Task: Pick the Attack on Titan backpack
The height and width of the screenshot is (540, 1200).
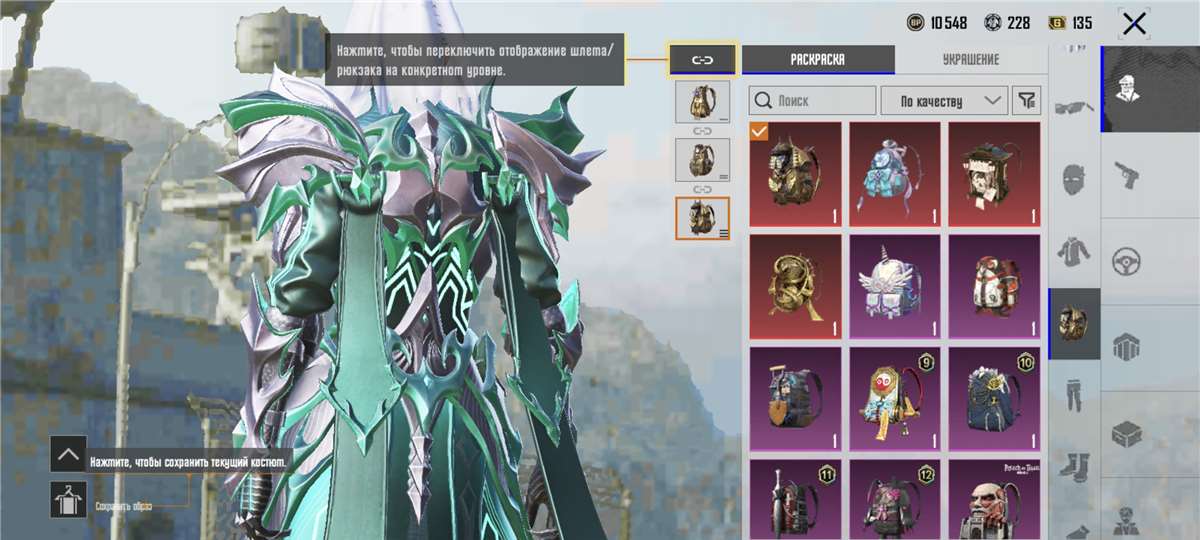Action: (994, 498)
